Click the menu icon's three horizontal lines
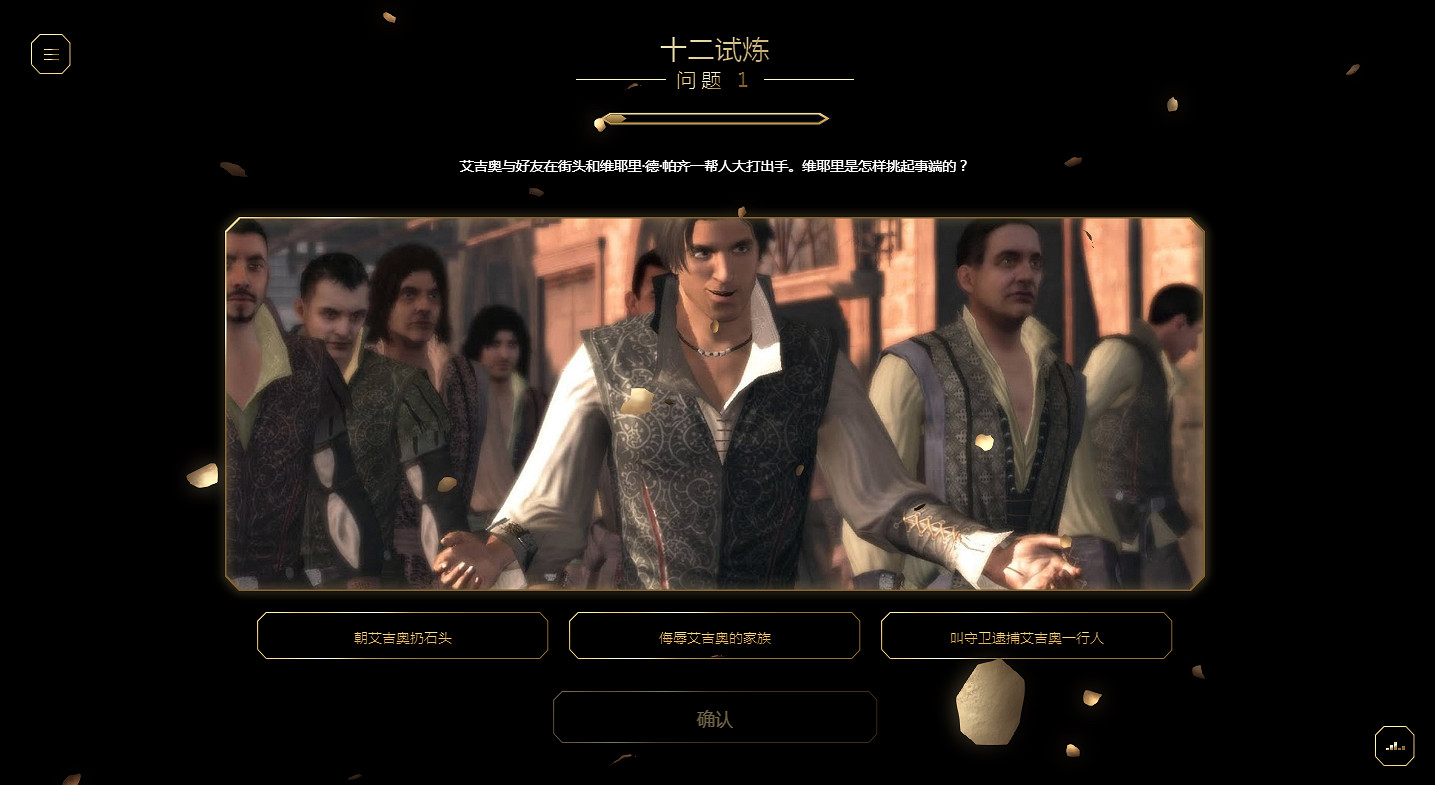Viewport: 1435px width, 785px height. pyautogui.click(x=51, y=54)
